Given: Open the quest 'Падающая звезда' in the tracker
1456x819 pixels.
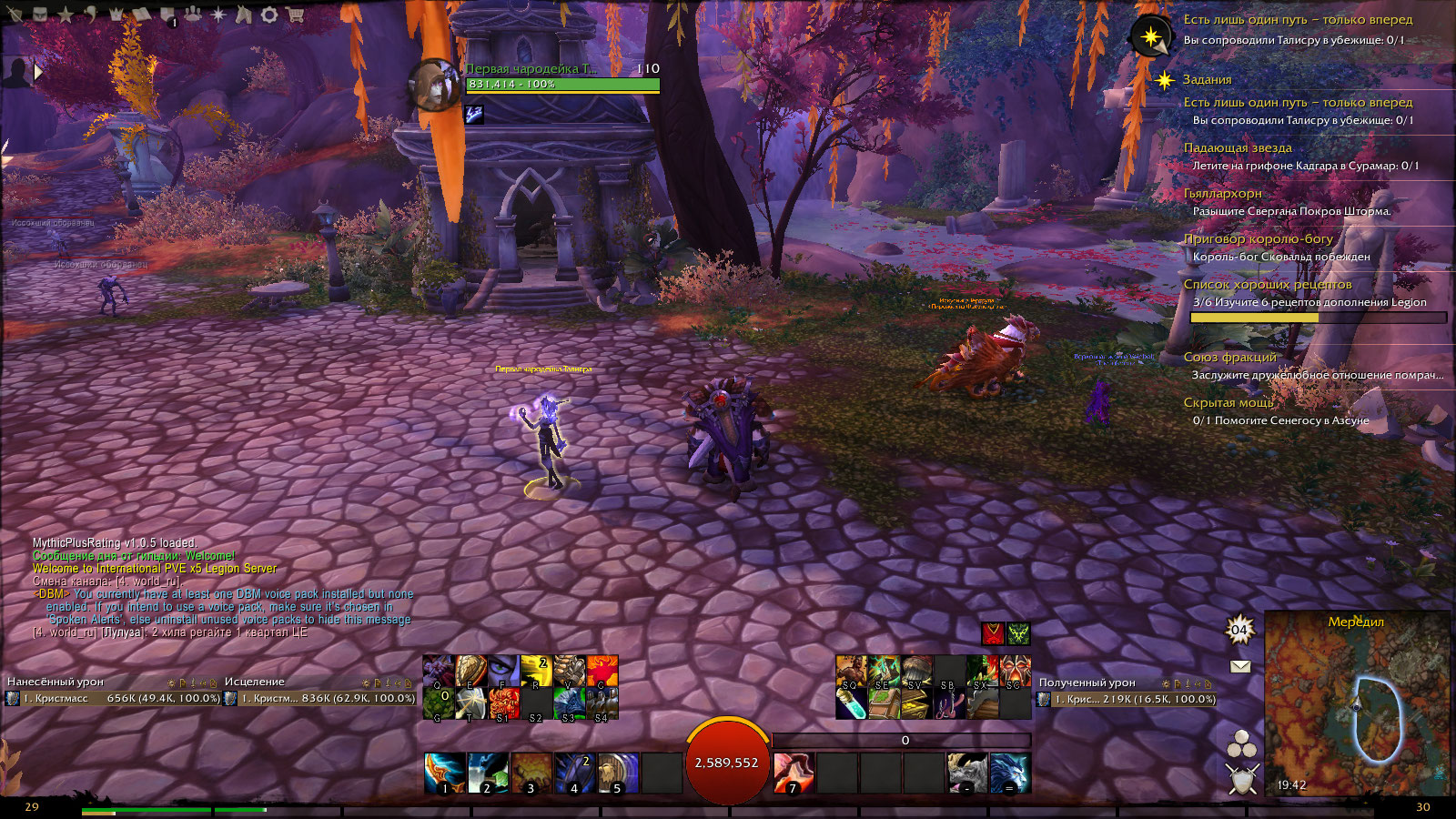Looking at the screenshot, I should pos(1238,147).
